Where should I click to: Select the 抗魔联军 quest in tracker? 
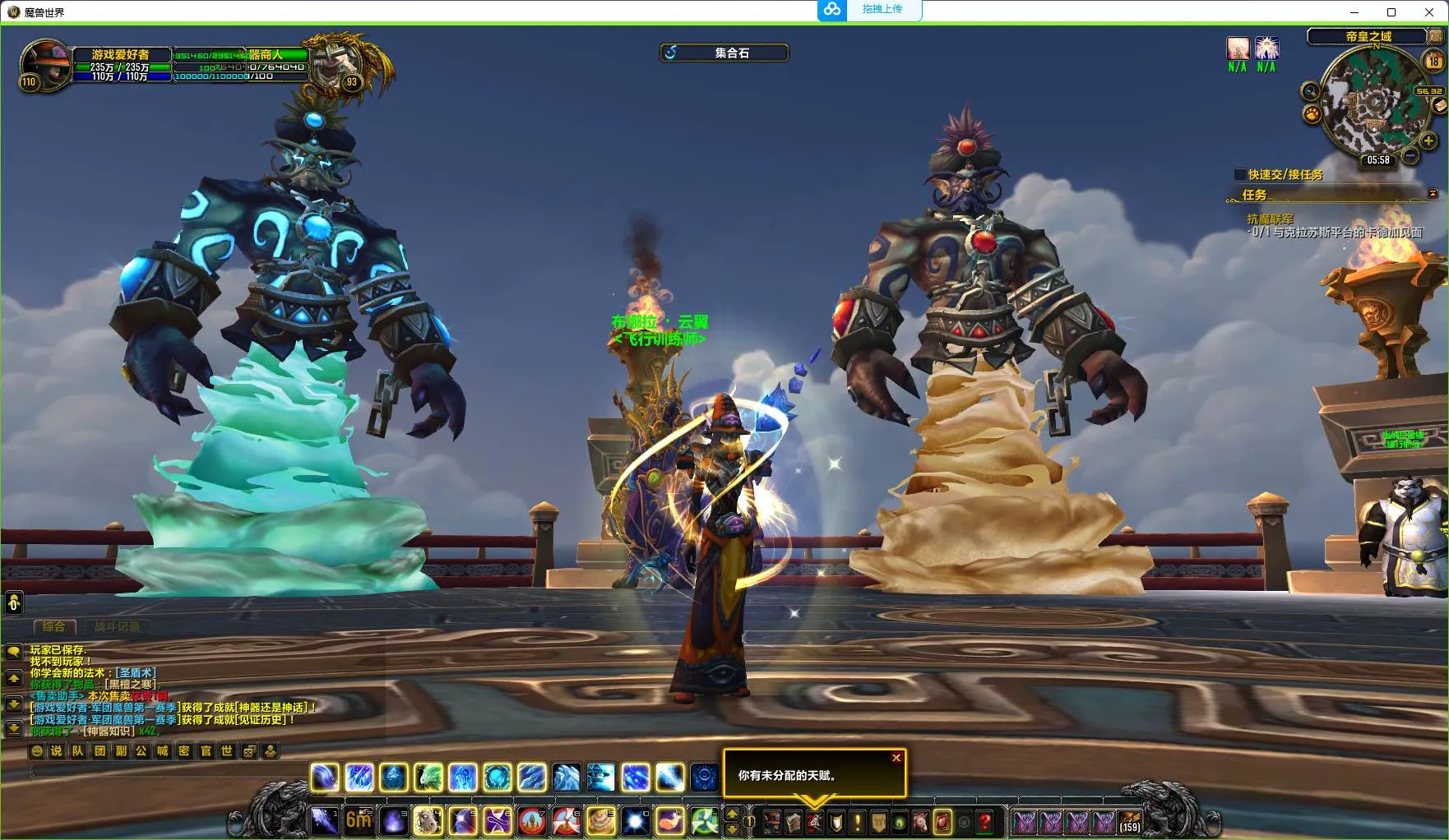pos(1270,219)
